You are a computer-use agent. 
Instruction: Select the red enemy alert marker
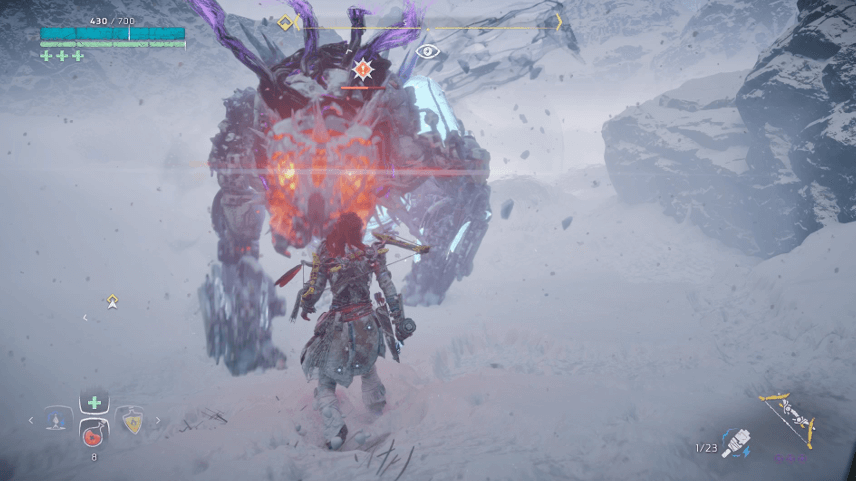click(x=362, y=69)
